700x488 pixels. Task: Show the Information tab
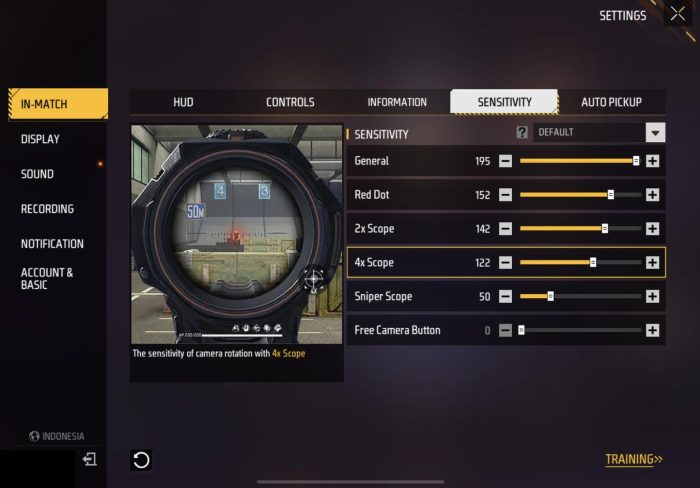(397, 102)
